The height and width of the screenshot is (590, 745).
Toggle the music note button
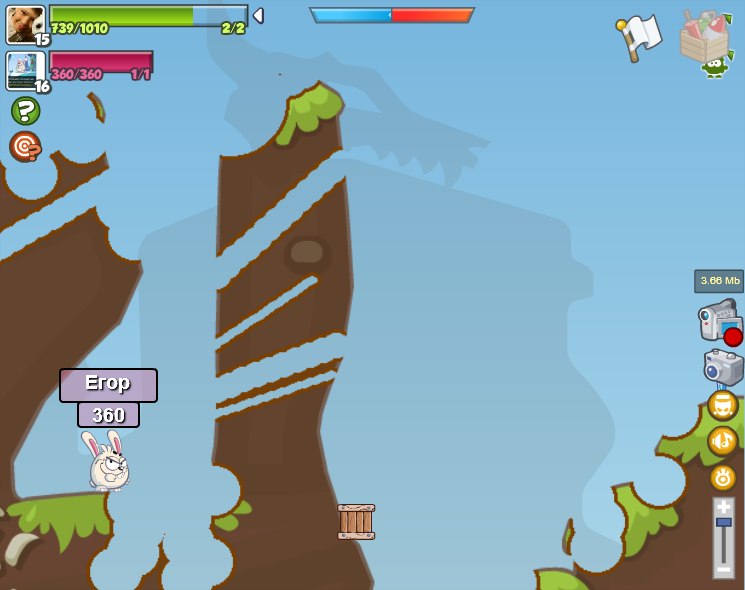tap(722, 441)
